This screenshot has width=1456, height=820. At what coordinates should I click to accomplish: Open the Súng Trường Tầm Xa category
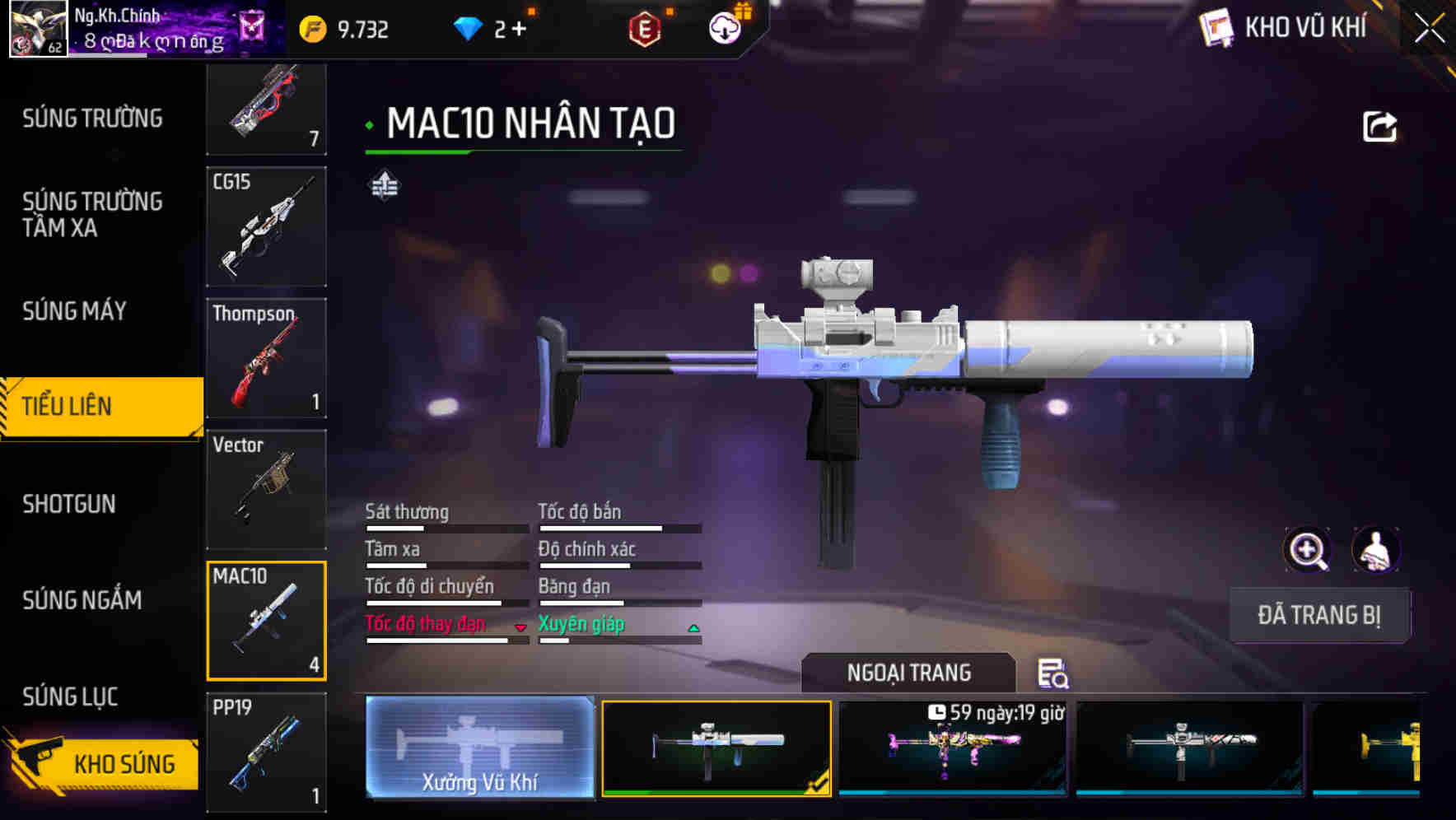pyautogui.click(x=92, y=215)
